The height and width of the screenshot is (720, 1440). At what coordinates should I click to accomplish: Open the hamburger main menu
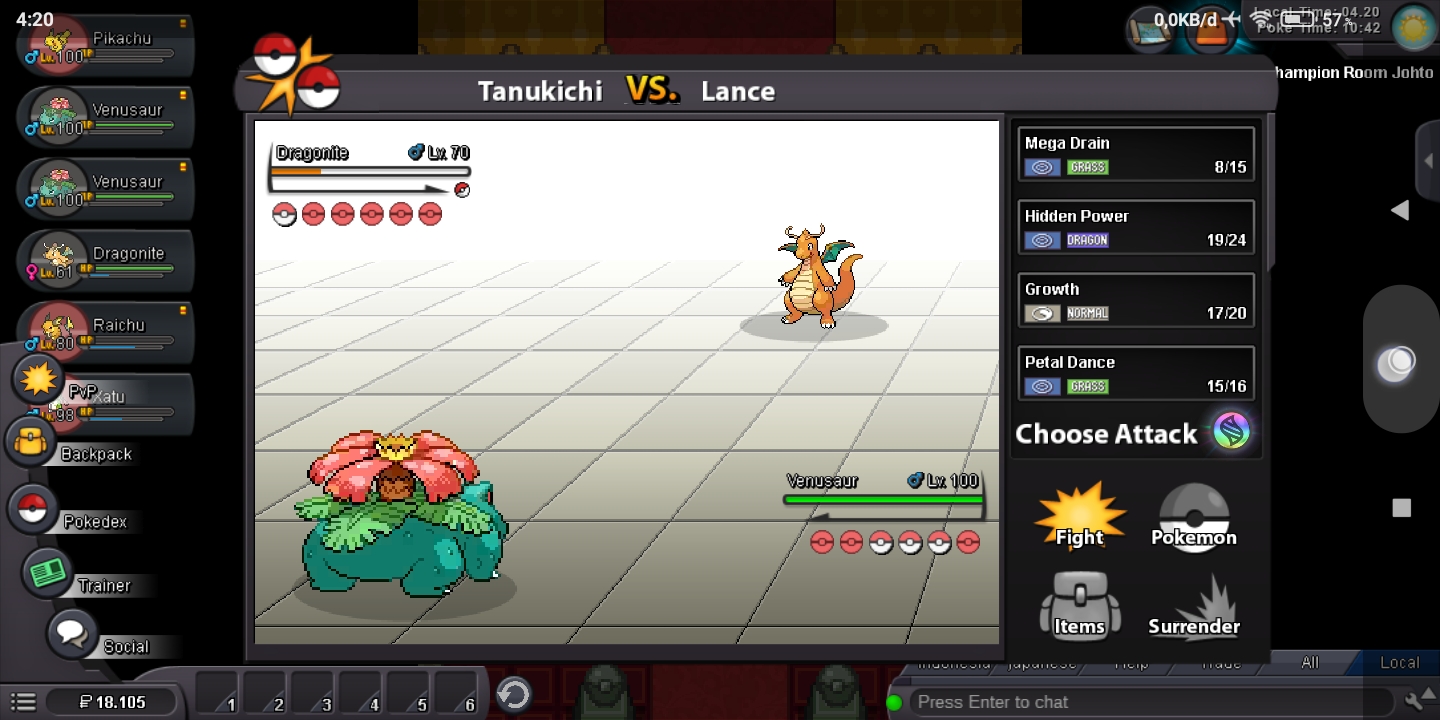pos(23,702)
